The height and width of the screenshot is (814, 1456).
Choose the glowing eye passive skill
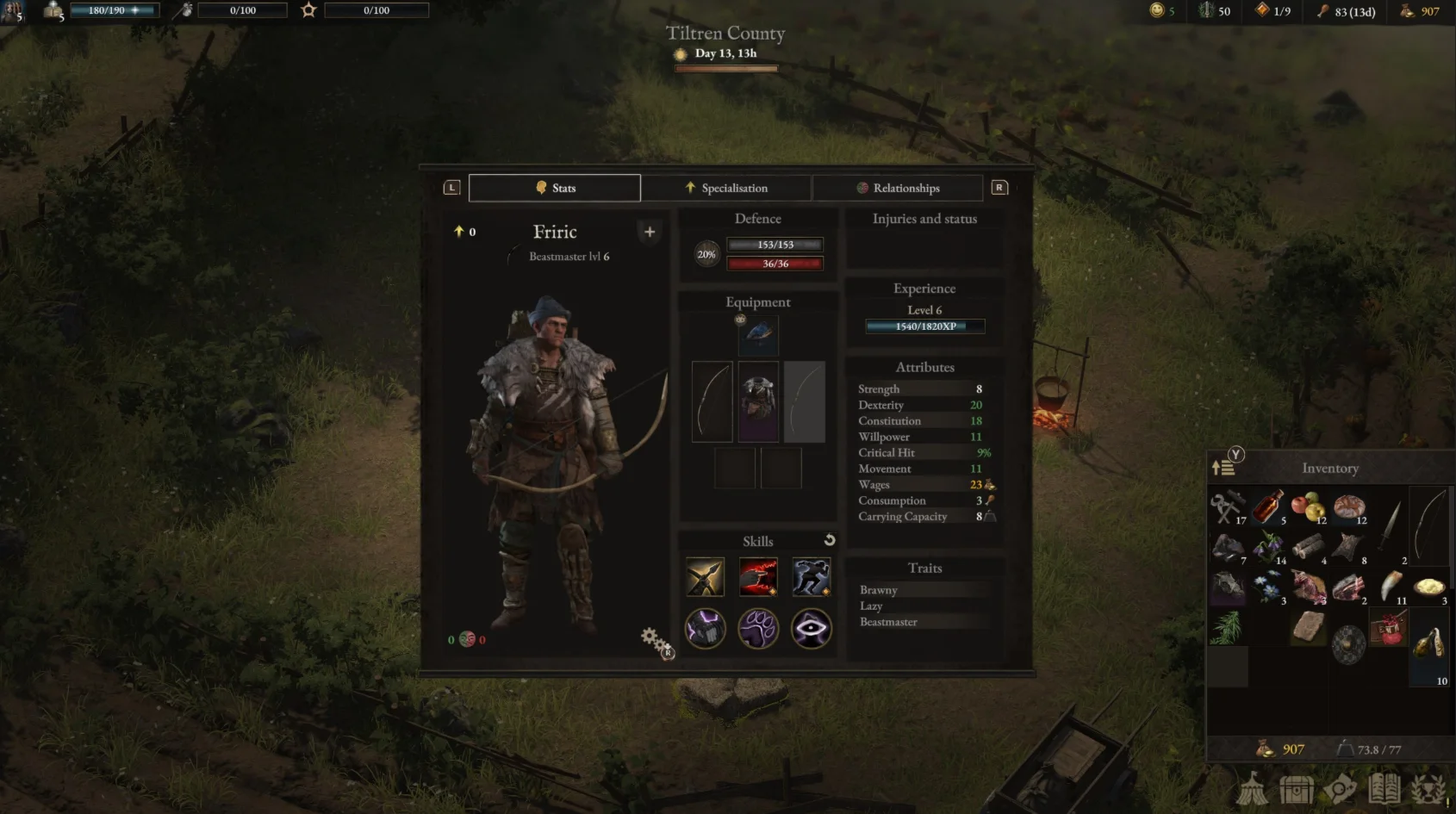click(812, 629)
